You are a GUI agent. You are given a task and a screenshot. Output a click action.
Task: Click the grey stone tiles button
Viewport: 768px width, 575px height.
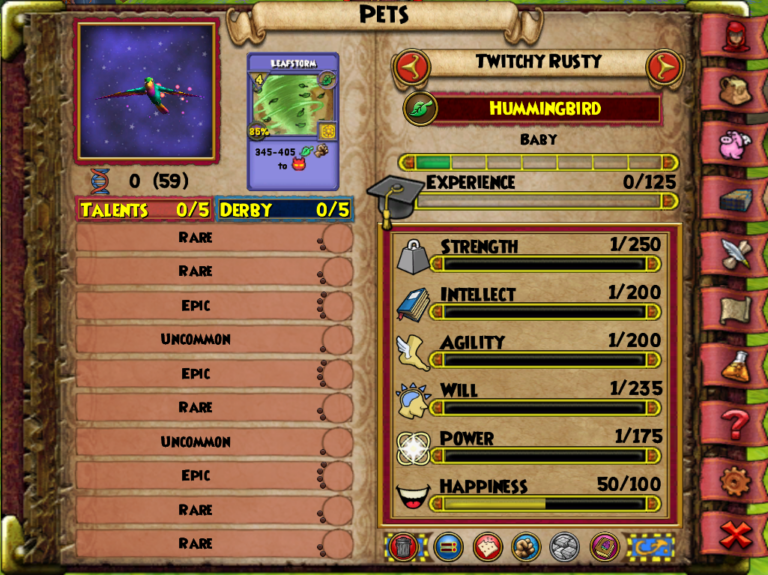tap(564, 546)
